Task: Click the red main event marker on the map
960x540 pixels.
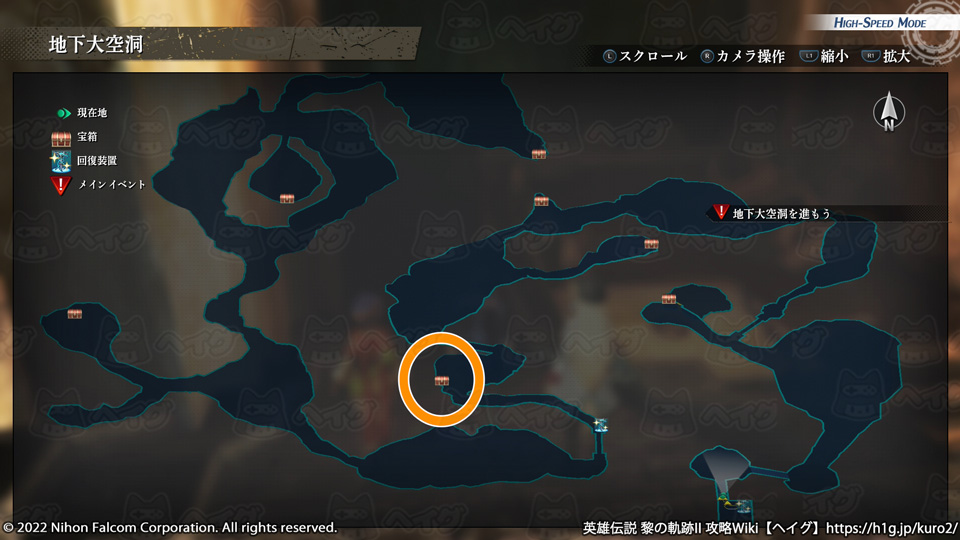Action: [721, 212]
